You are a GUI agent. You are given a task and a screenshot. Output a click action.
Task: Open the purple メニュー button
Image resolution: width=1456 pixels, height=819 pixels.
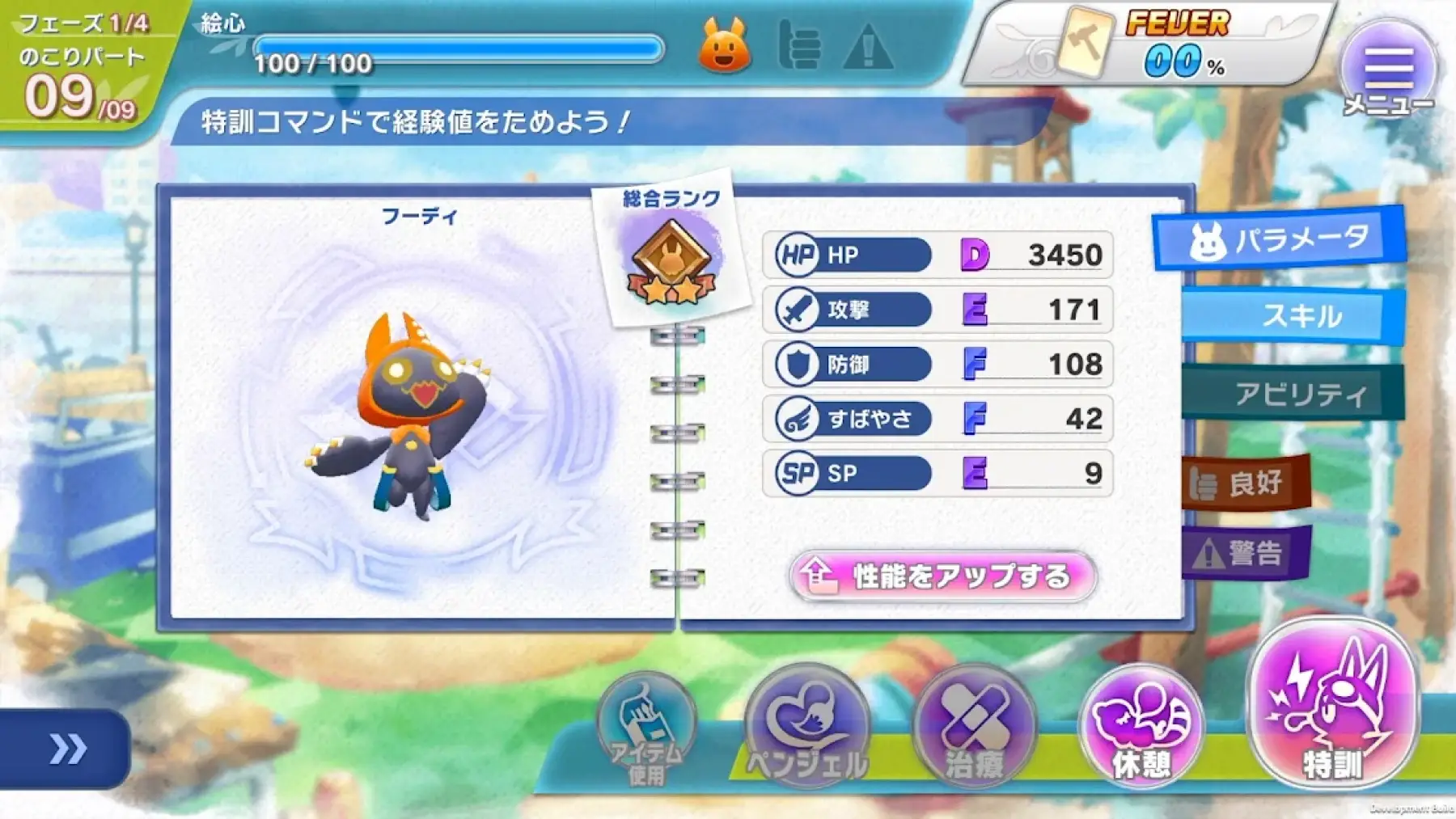(x=1388, y=70)
